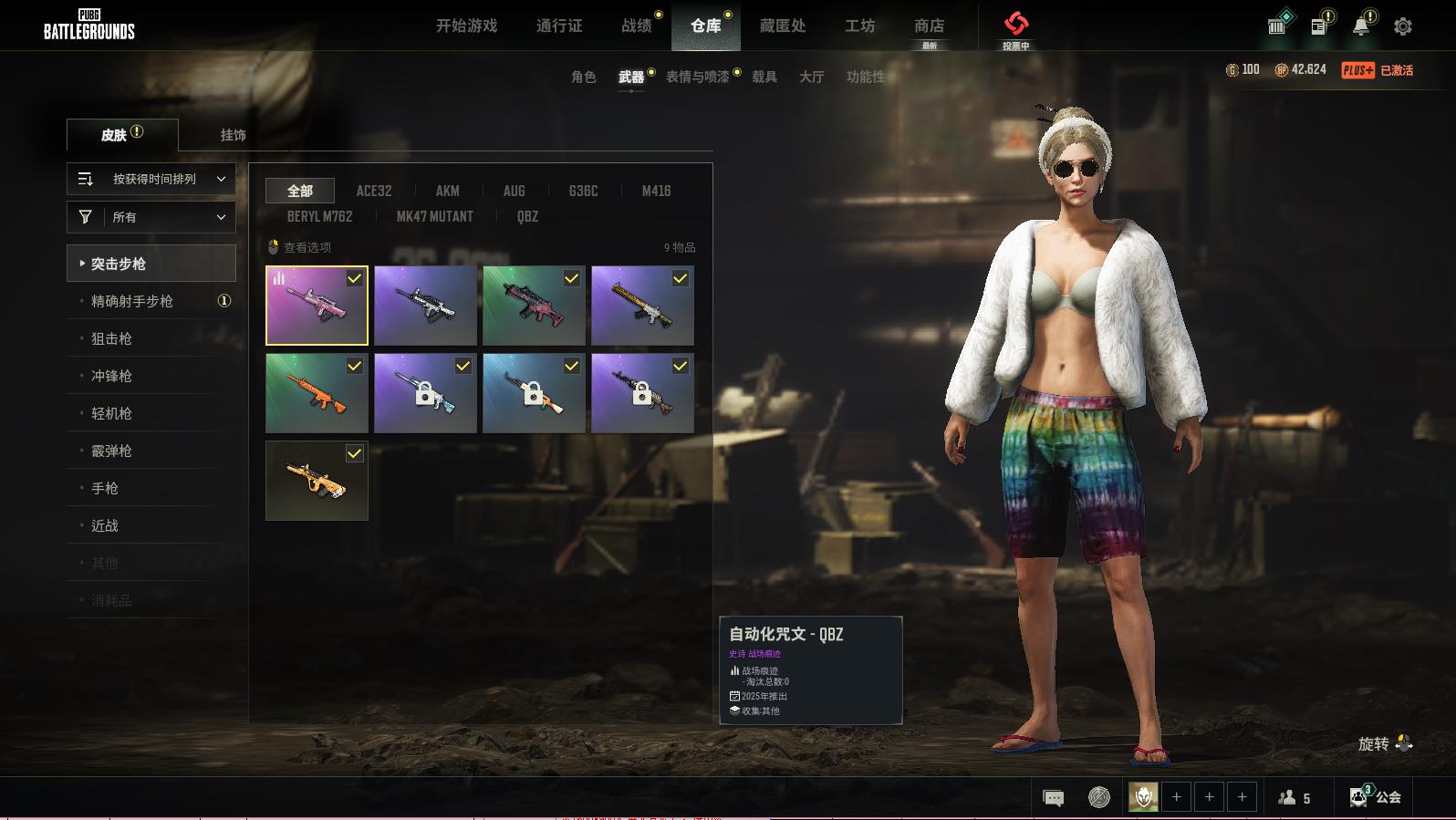Pick the orange-and-white AUG skin thumbnail
Image resolution: width=1456 pixels, height=820 pixels.
(317, 481)
